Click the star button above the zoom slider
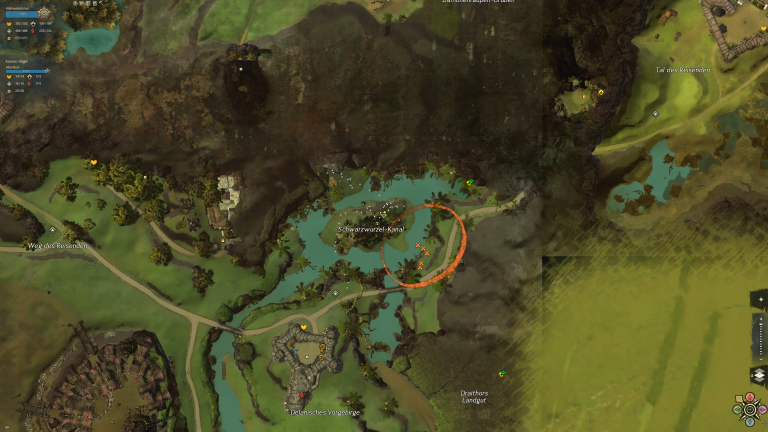Screen dimensions: 768x432 [759, 300]
